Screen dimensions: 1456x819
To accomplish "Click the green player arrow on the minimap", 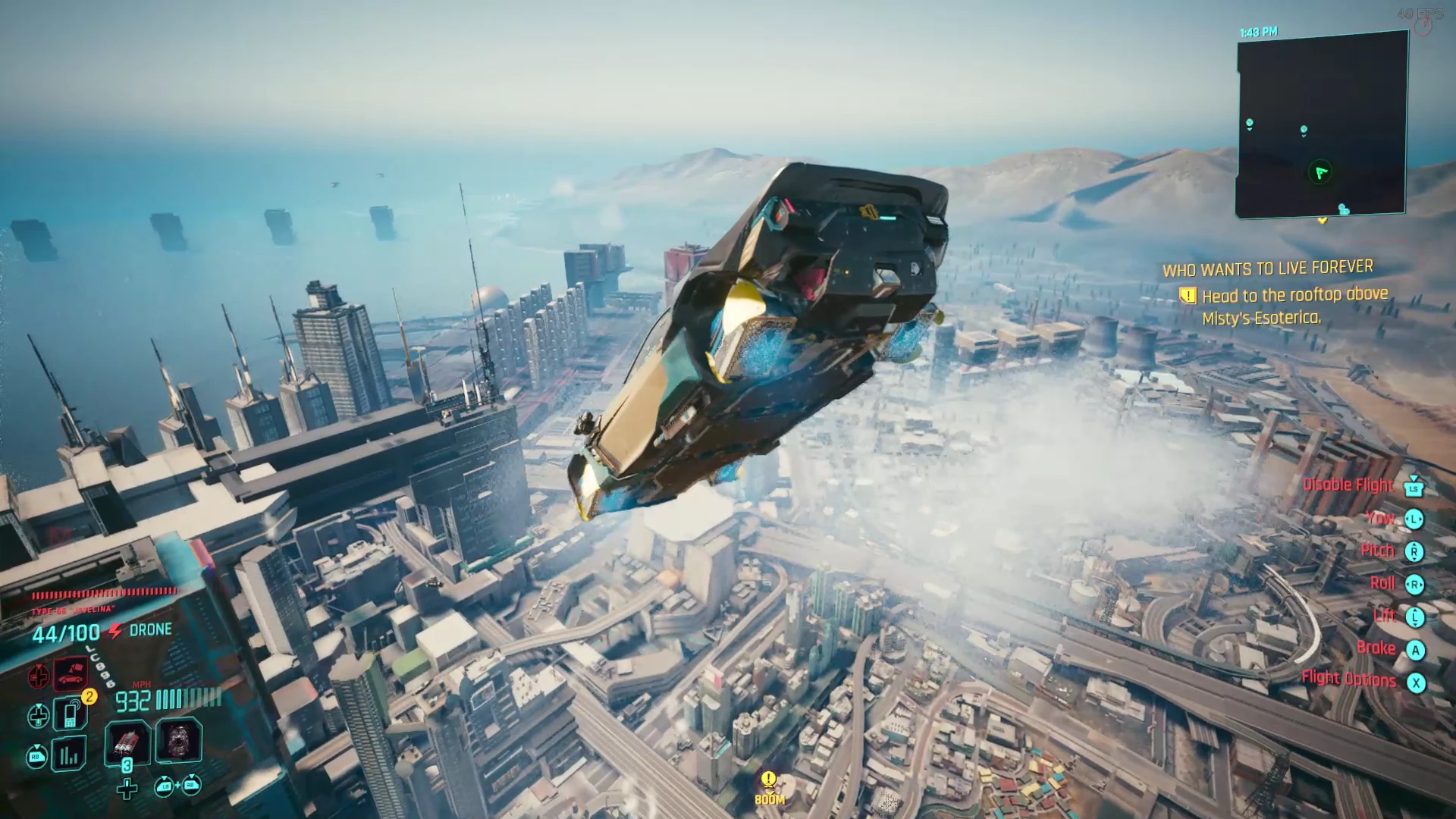I will 1320,173.
